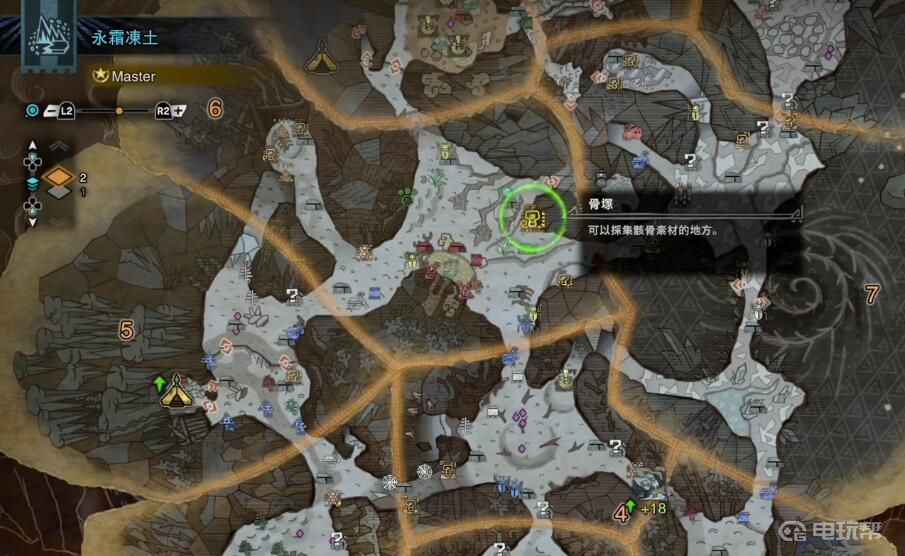Switch to map layer 1 grey diamond
905x556 pixels.
pos(59,192)
